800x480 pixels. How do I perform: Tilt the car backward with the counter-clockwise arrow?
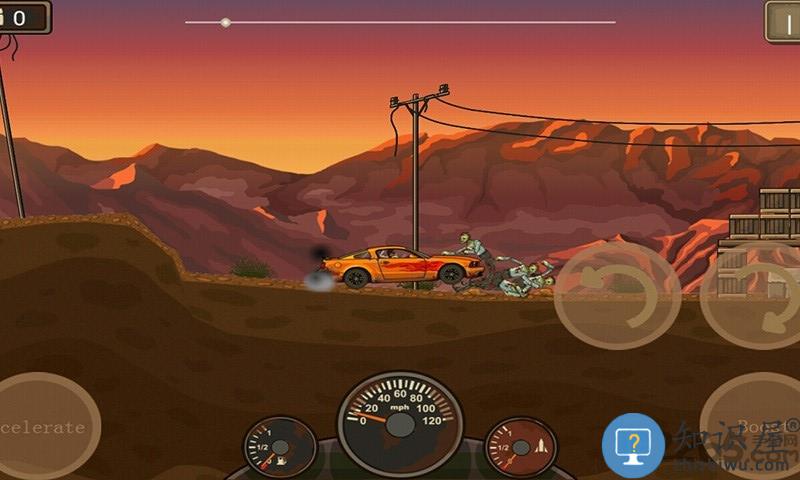click(x=616, y=295)
